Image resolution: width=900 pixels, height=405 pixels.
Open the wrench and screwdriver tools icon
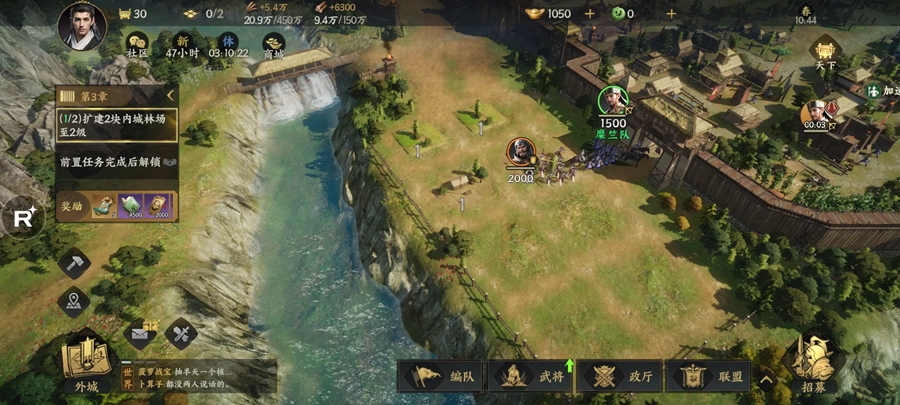point(181,333)
